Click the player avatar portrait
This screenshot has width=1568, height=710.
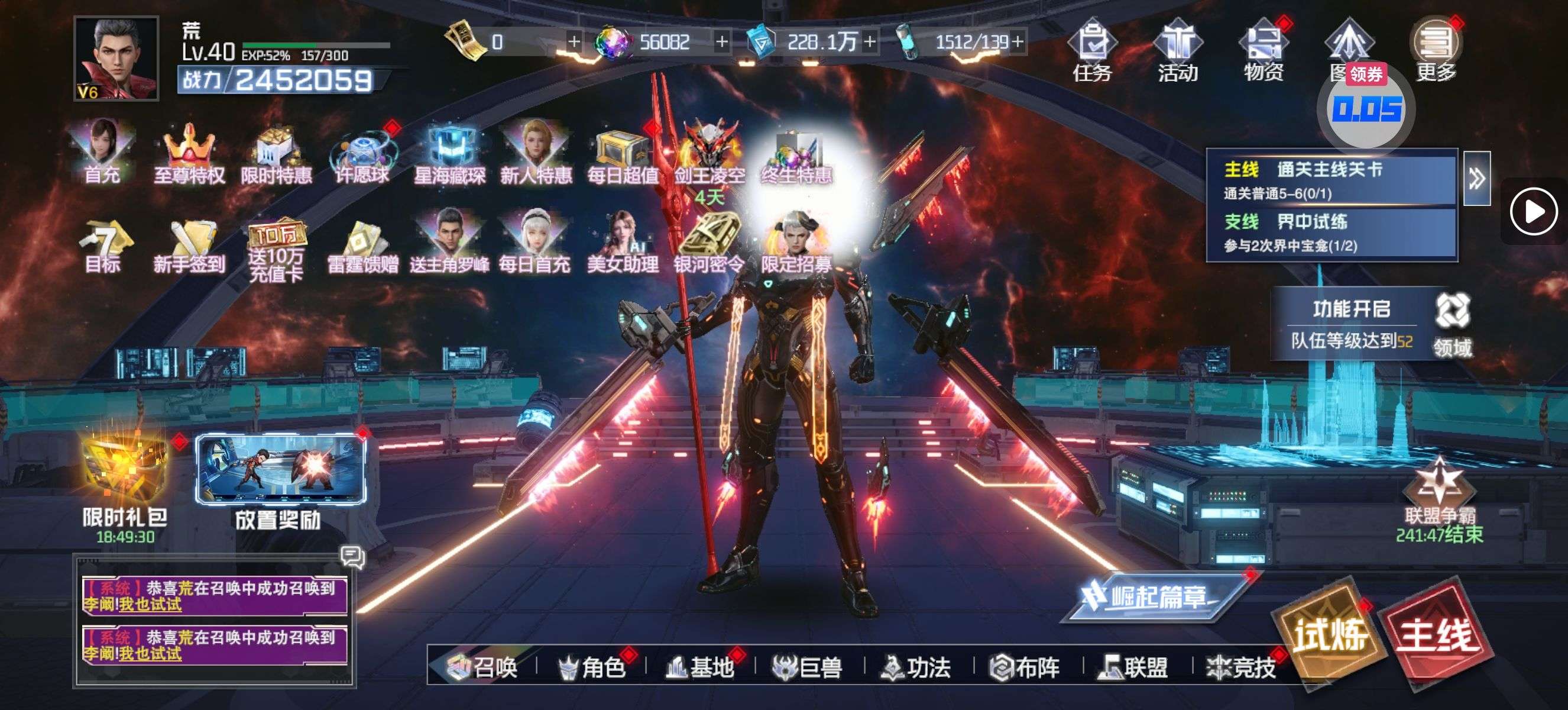(x=116, y=59)
